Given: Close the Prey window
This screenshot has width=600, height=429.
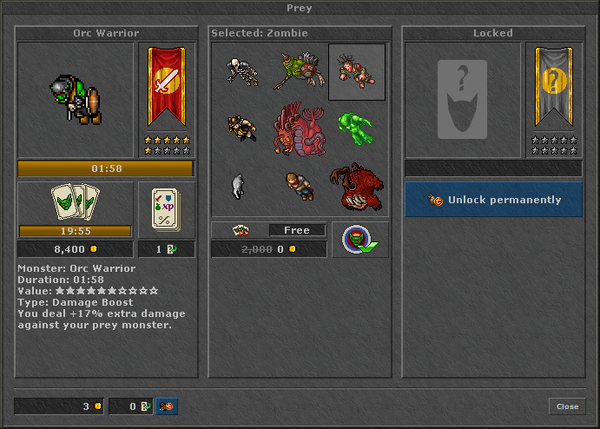Looking at the screenshot, I should tap(567, 406).
